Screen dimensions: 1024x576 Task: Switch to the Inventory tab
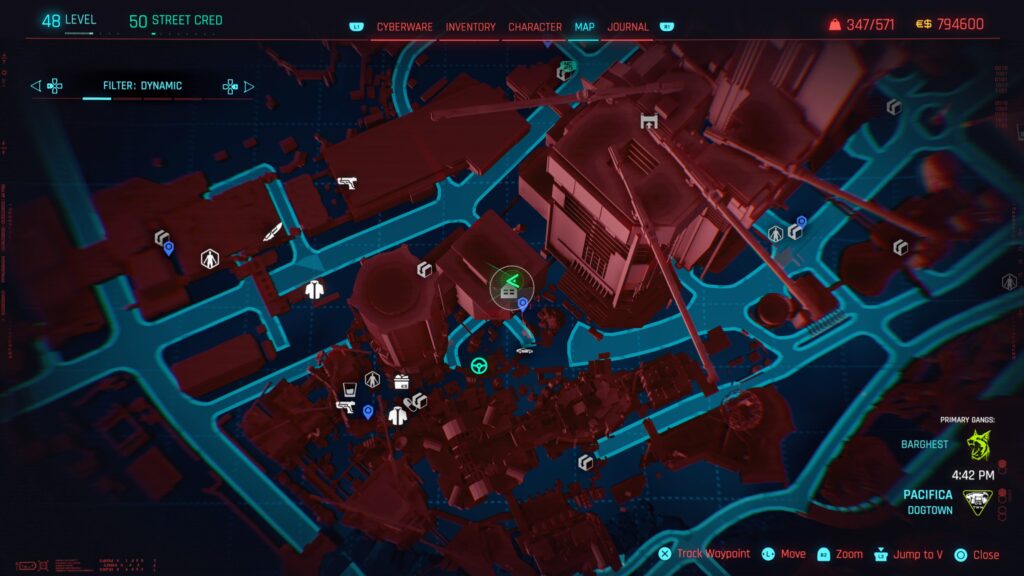(x=470, y=27)
